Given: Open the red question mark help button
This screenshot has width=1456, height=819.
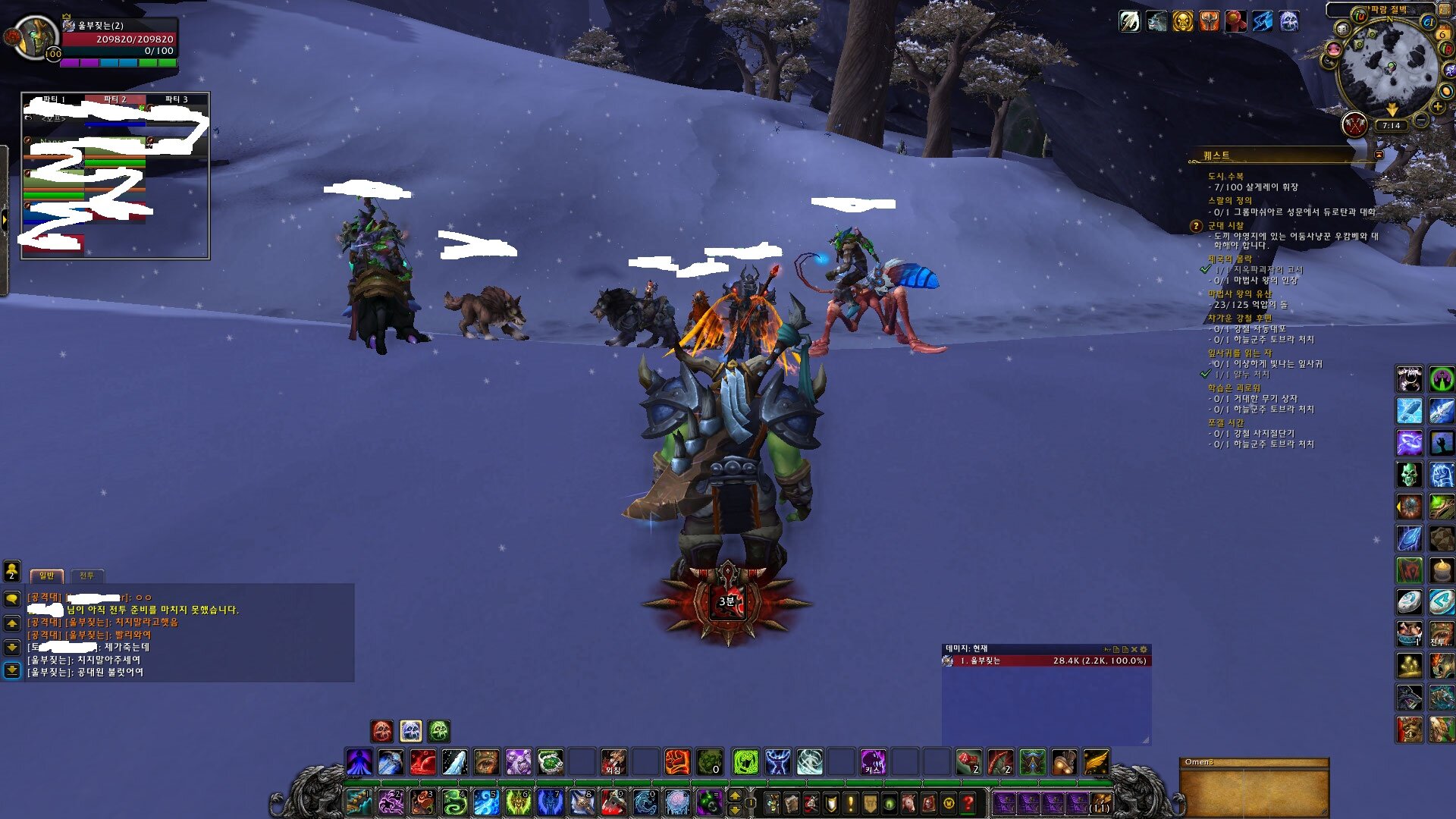Looking at the screenshot, I should pyautogui.click(x=968, y=802).
